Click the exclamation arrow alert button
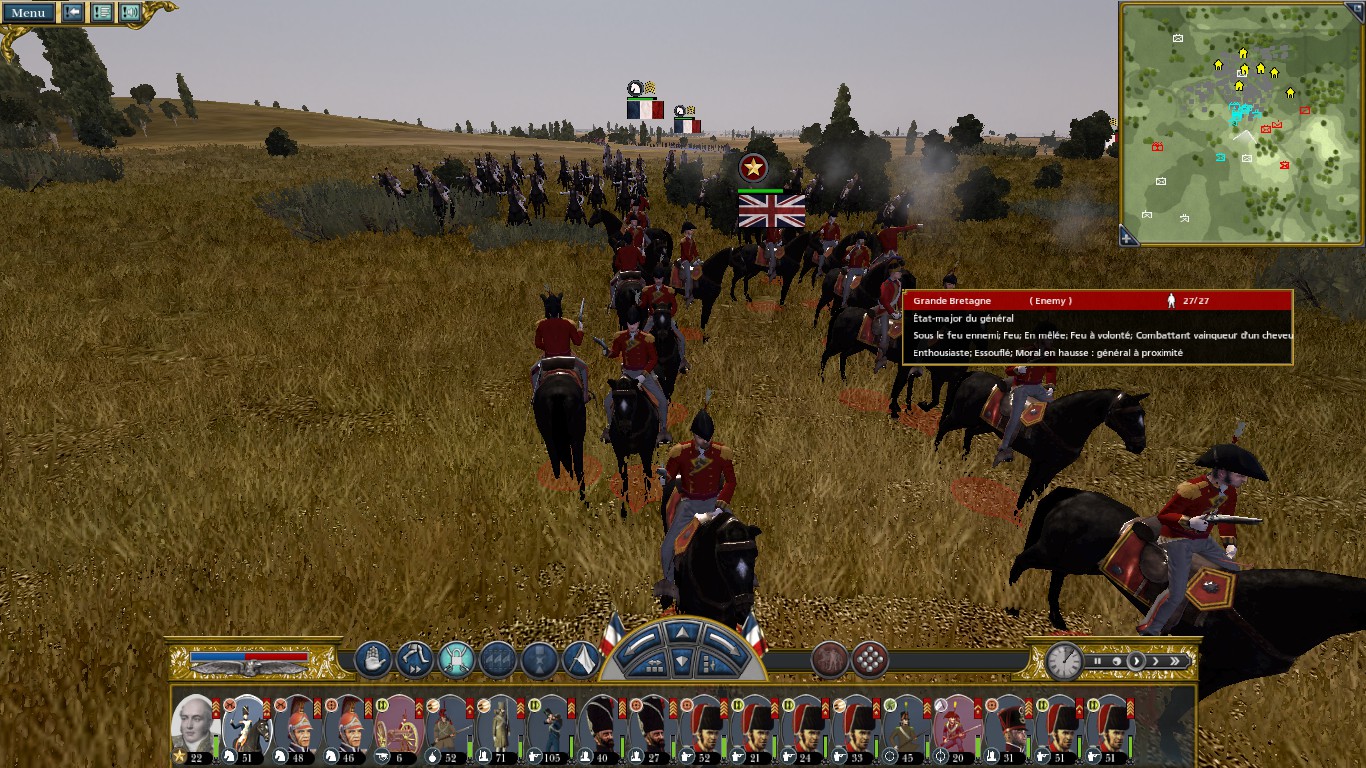Screen dimensions: 1366x768 (73, 12)
